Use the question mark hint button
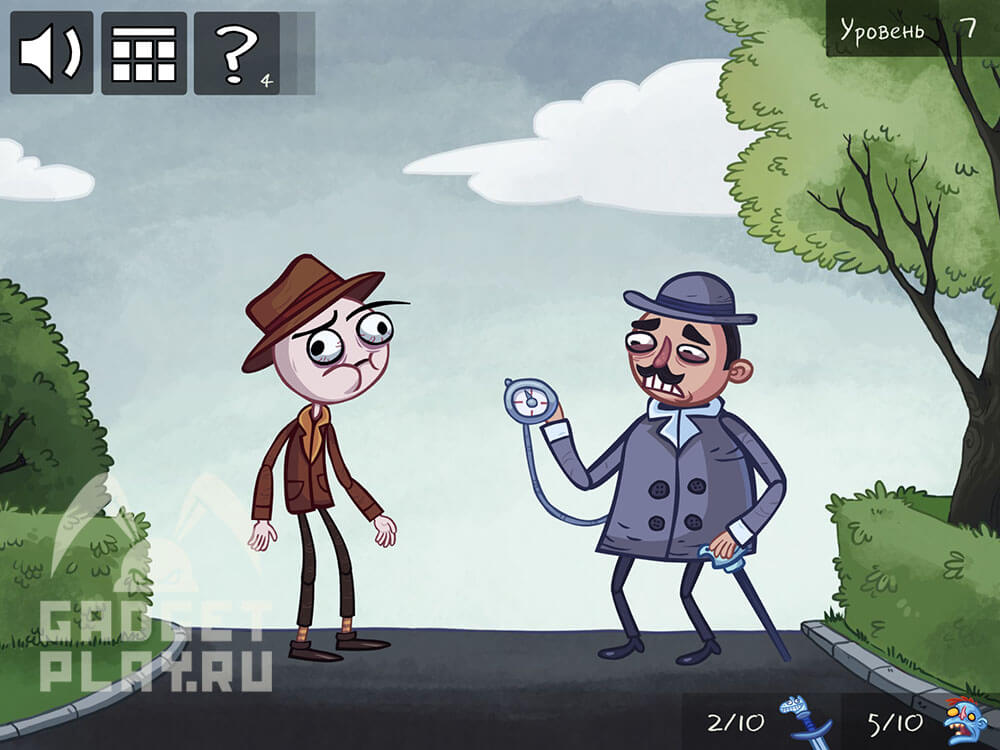 [236, 53]
